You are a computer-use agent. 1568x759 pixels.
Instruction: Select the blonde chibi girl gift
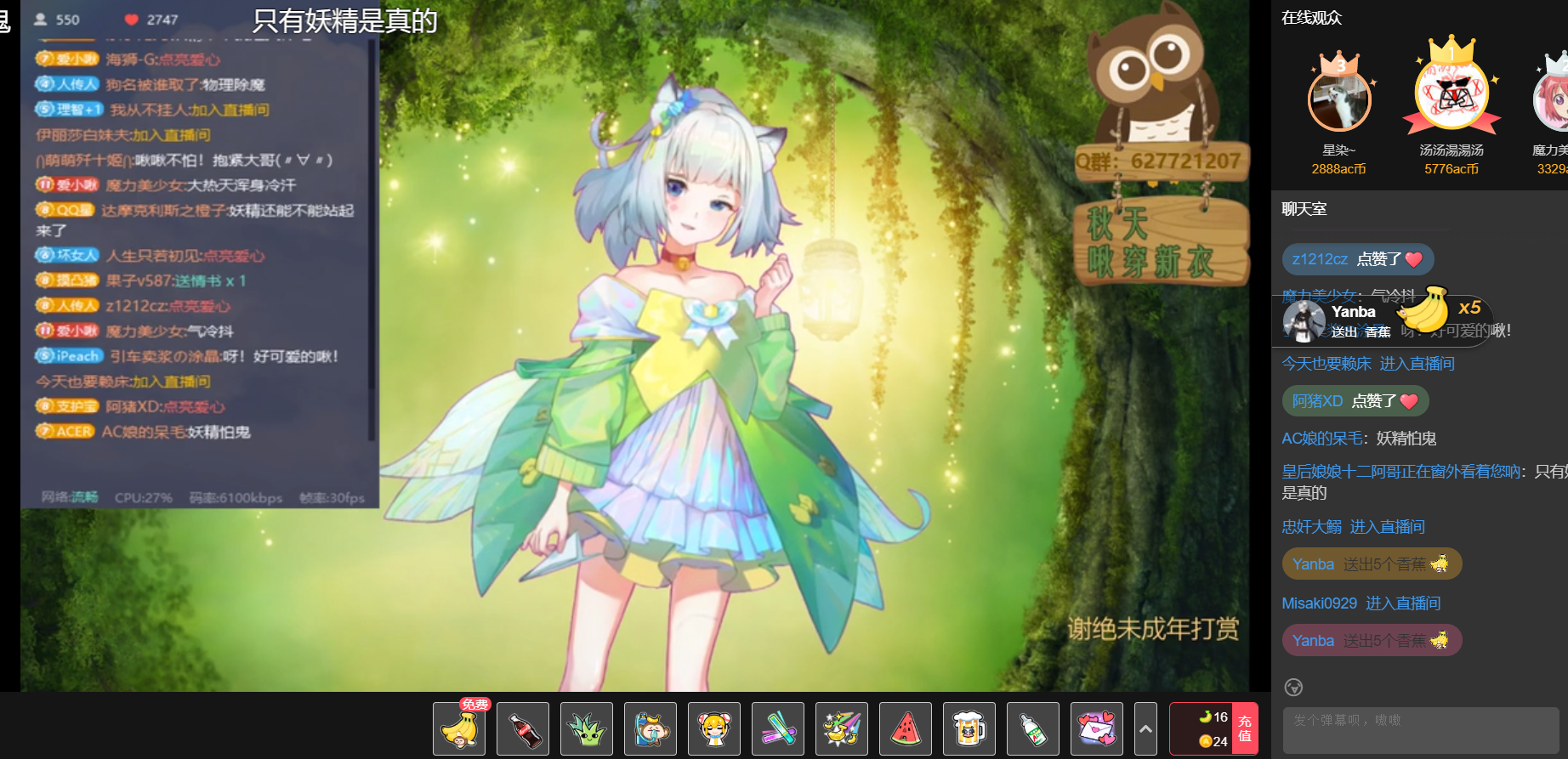point(714,728)
